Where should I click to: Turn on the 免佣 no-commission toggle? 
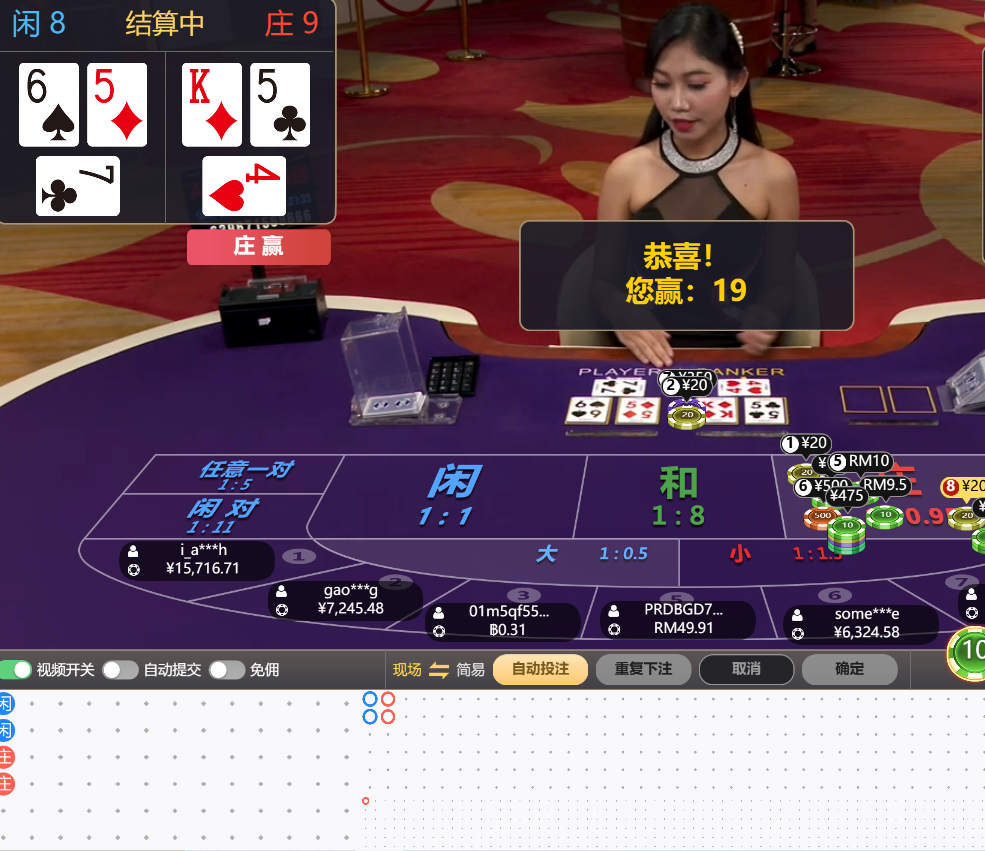(x=226, y=670)
